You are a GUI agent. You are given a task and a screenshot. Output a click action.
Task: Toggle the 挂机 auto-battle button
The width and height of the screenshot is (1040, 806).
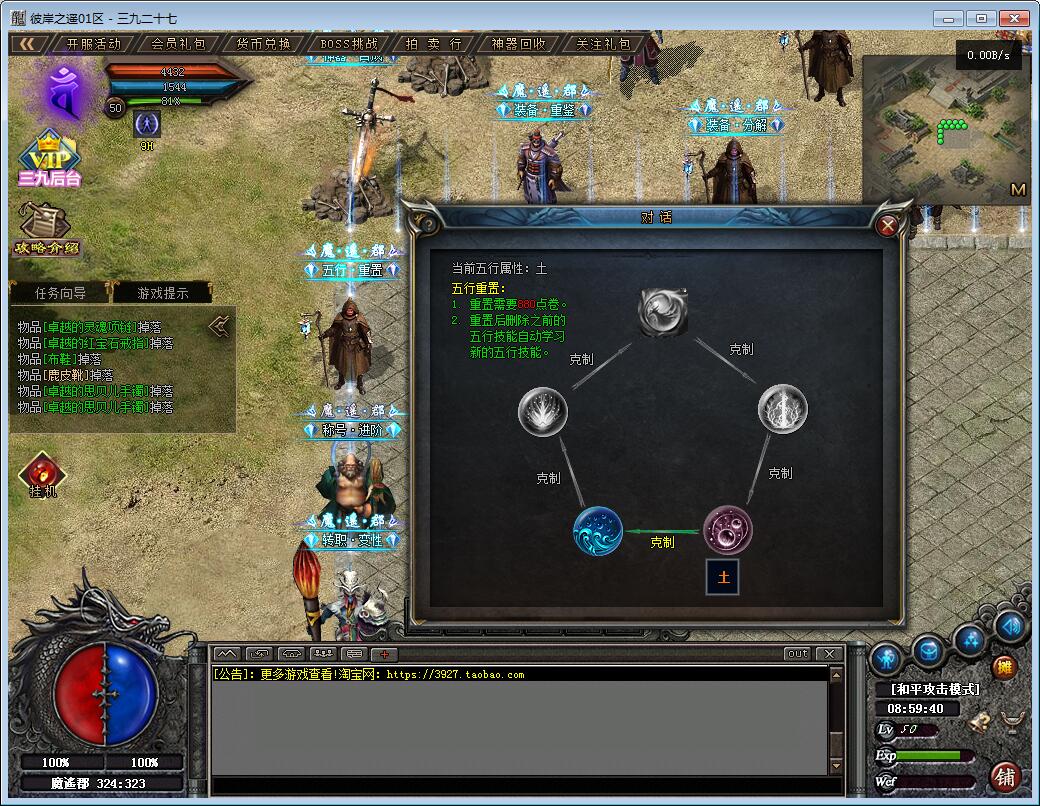(43, 476)
